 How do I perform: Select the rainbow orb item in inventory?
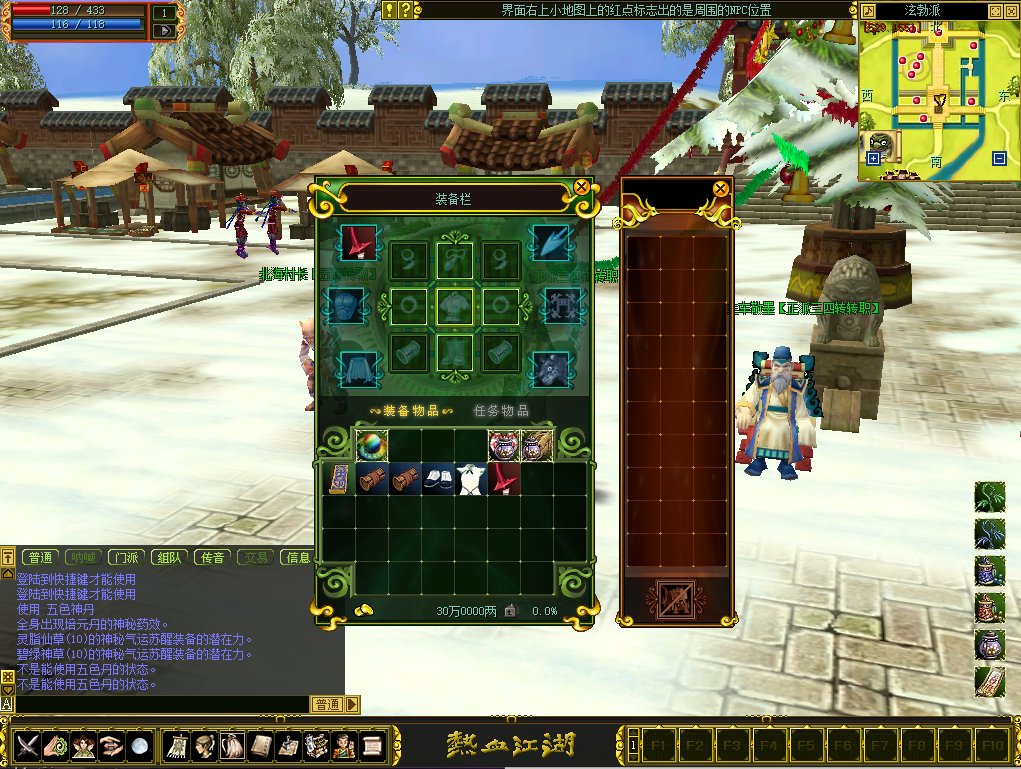click(372, 445)
